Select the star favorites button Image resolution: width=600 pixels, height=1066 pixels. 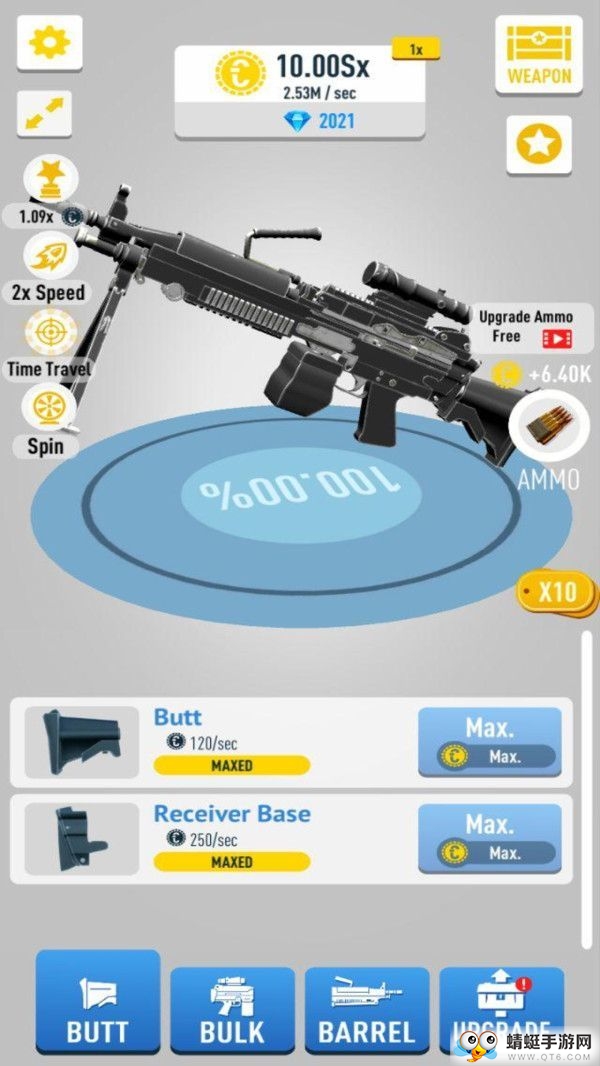(539, 146)
